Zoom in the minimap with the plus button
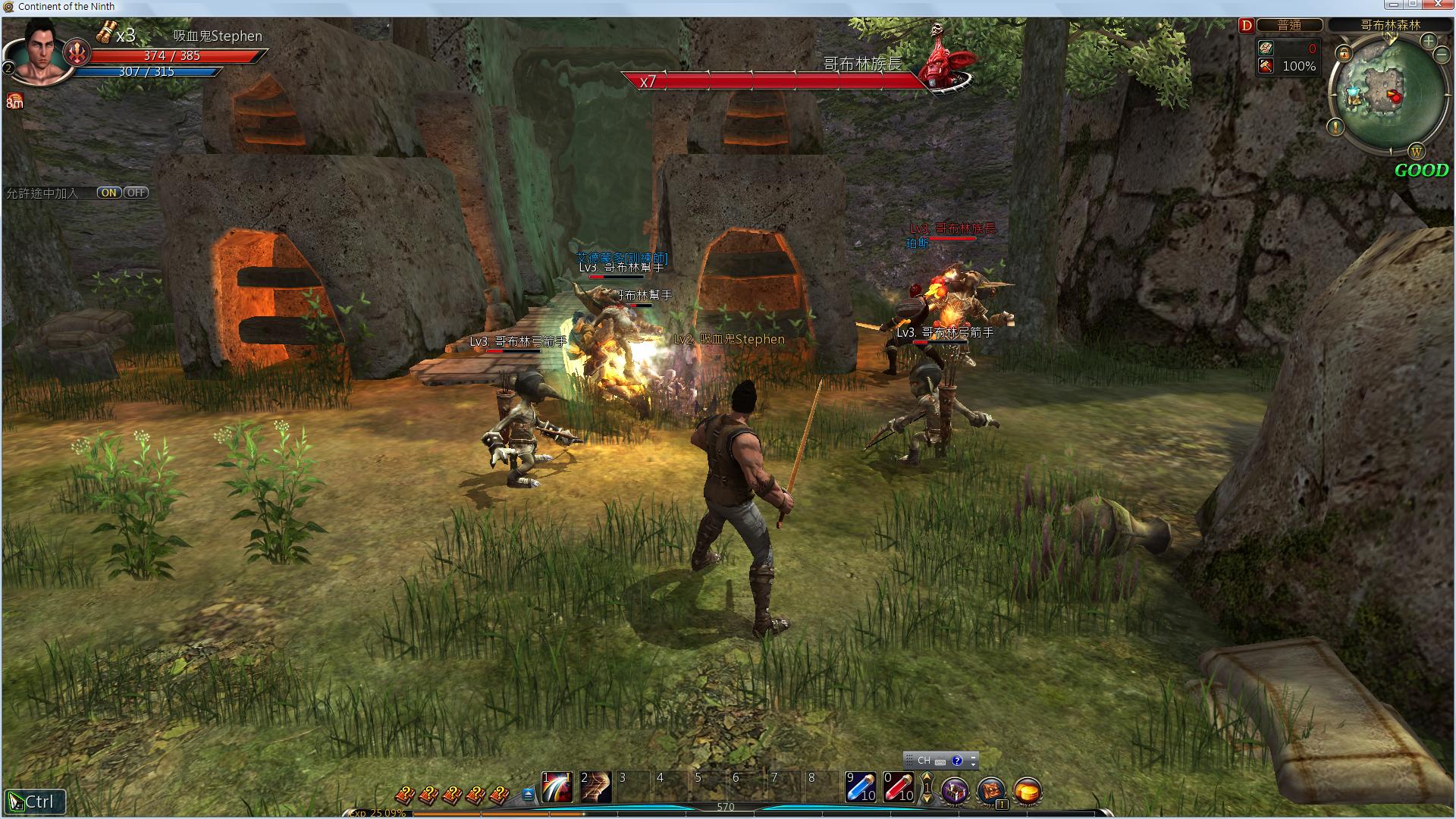The image size is (1456, 819). tap(1428, 40)
